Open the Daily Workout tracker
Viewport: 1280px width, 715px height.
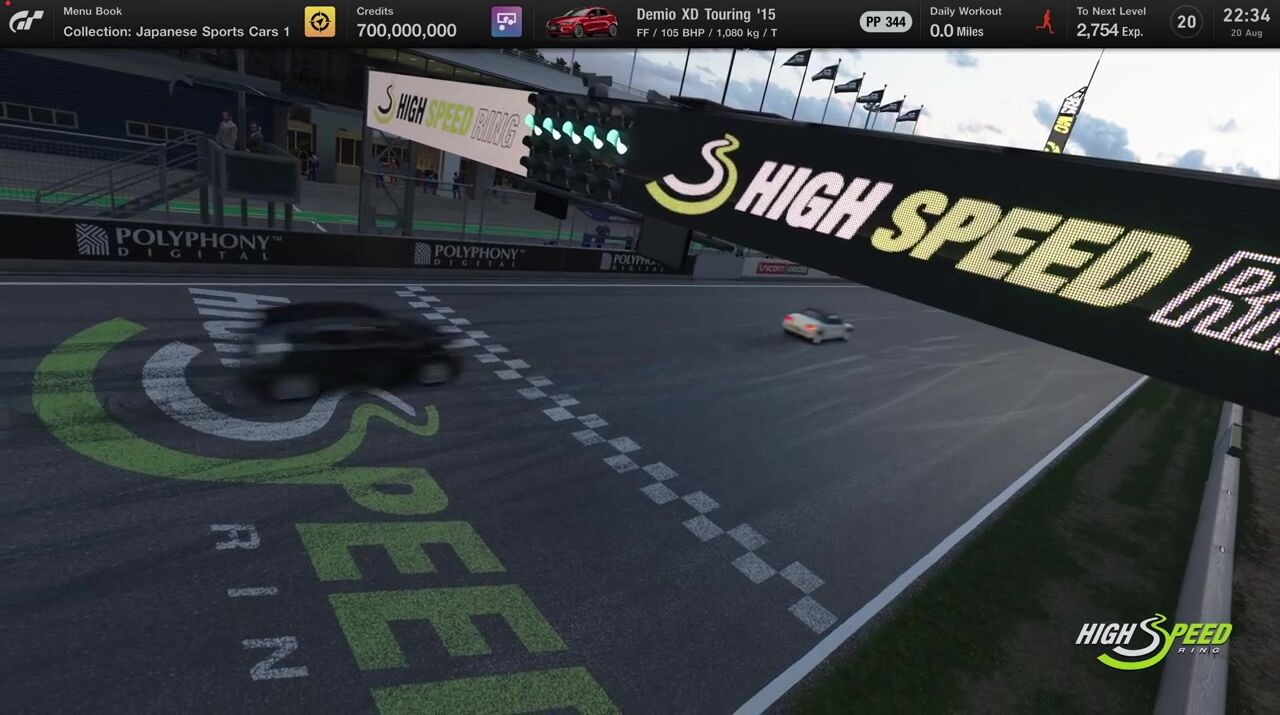click(x=965, y=22)
